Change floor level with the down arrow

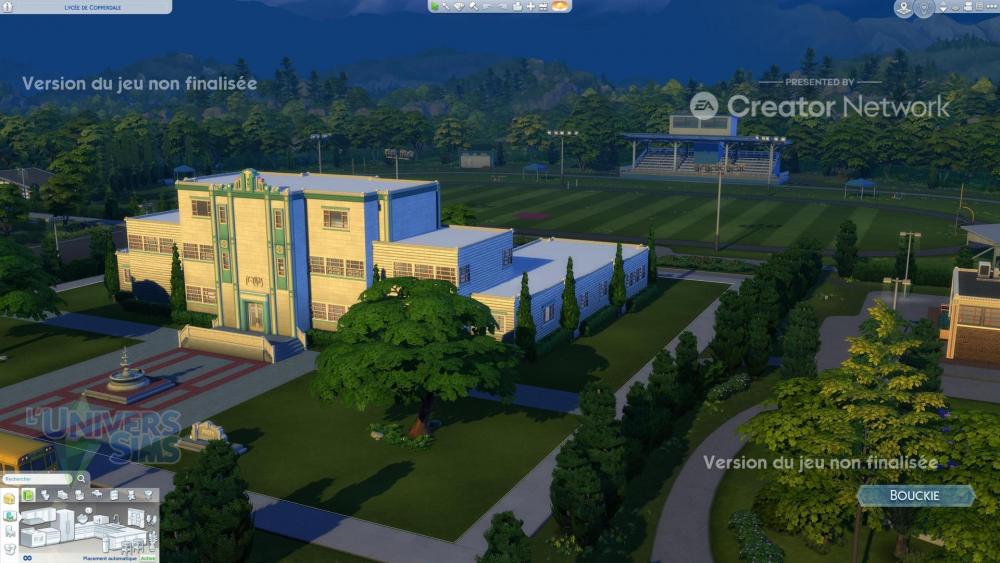[x=943, y=9]
